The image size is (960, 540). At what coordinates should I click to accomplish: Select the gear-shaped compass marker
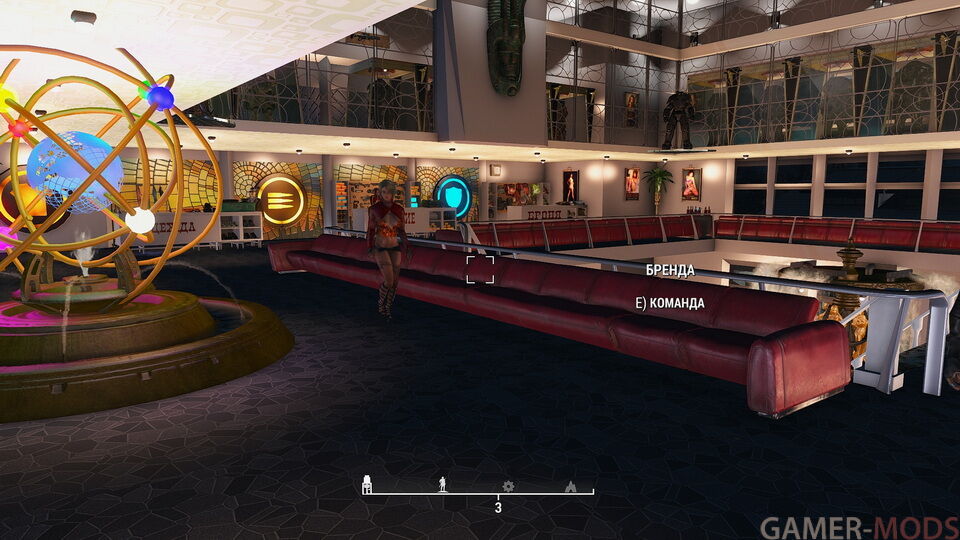(508, 486)
